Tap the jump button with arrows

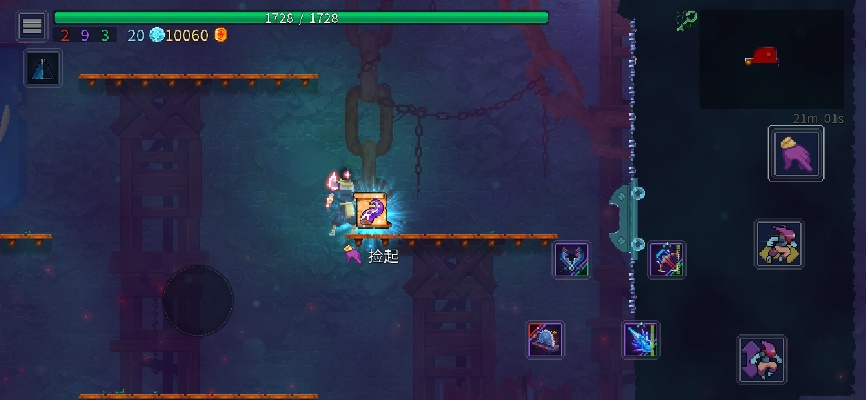pos(762,359)
